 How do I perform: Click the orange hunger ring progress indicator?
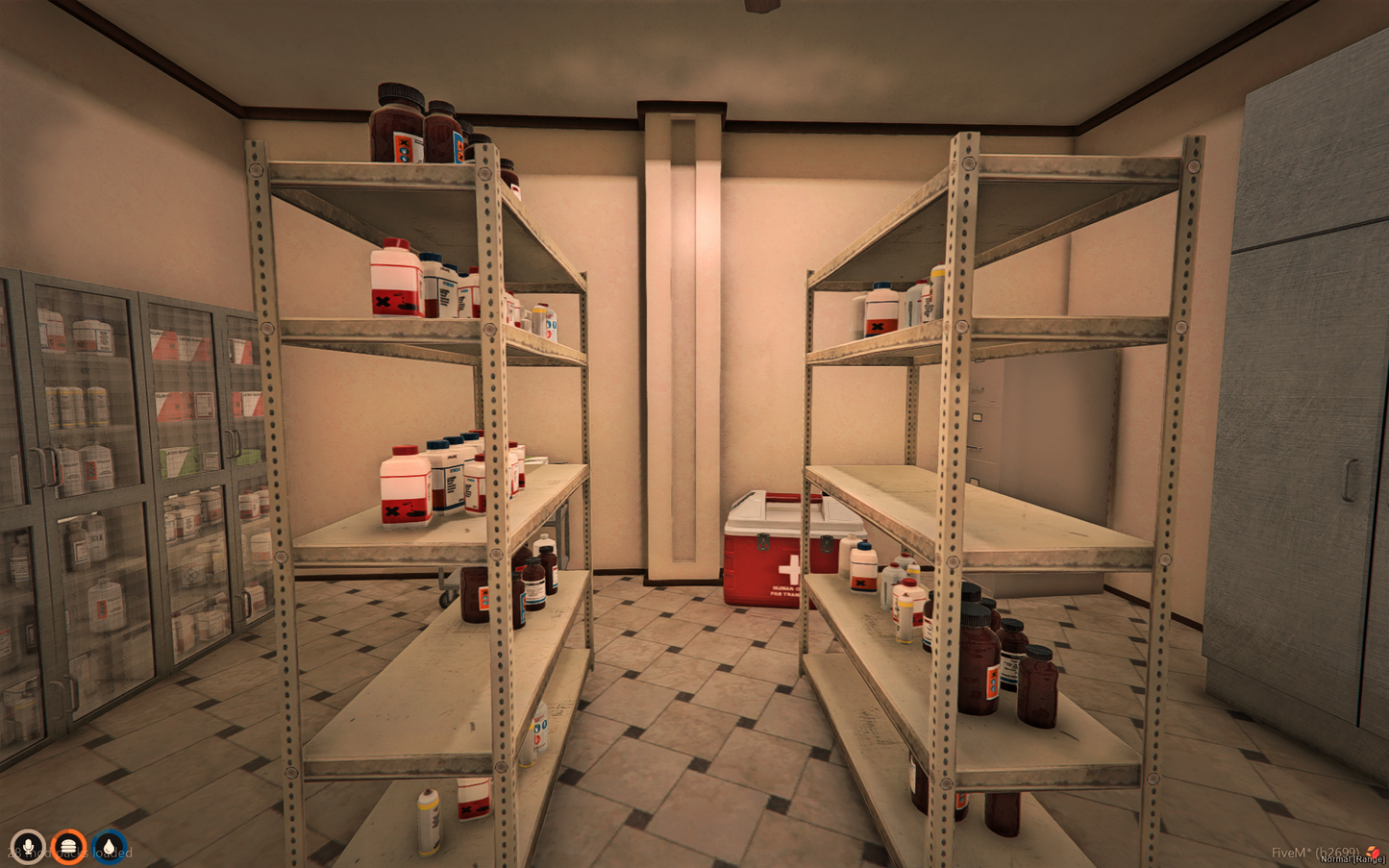coord(68,829)
